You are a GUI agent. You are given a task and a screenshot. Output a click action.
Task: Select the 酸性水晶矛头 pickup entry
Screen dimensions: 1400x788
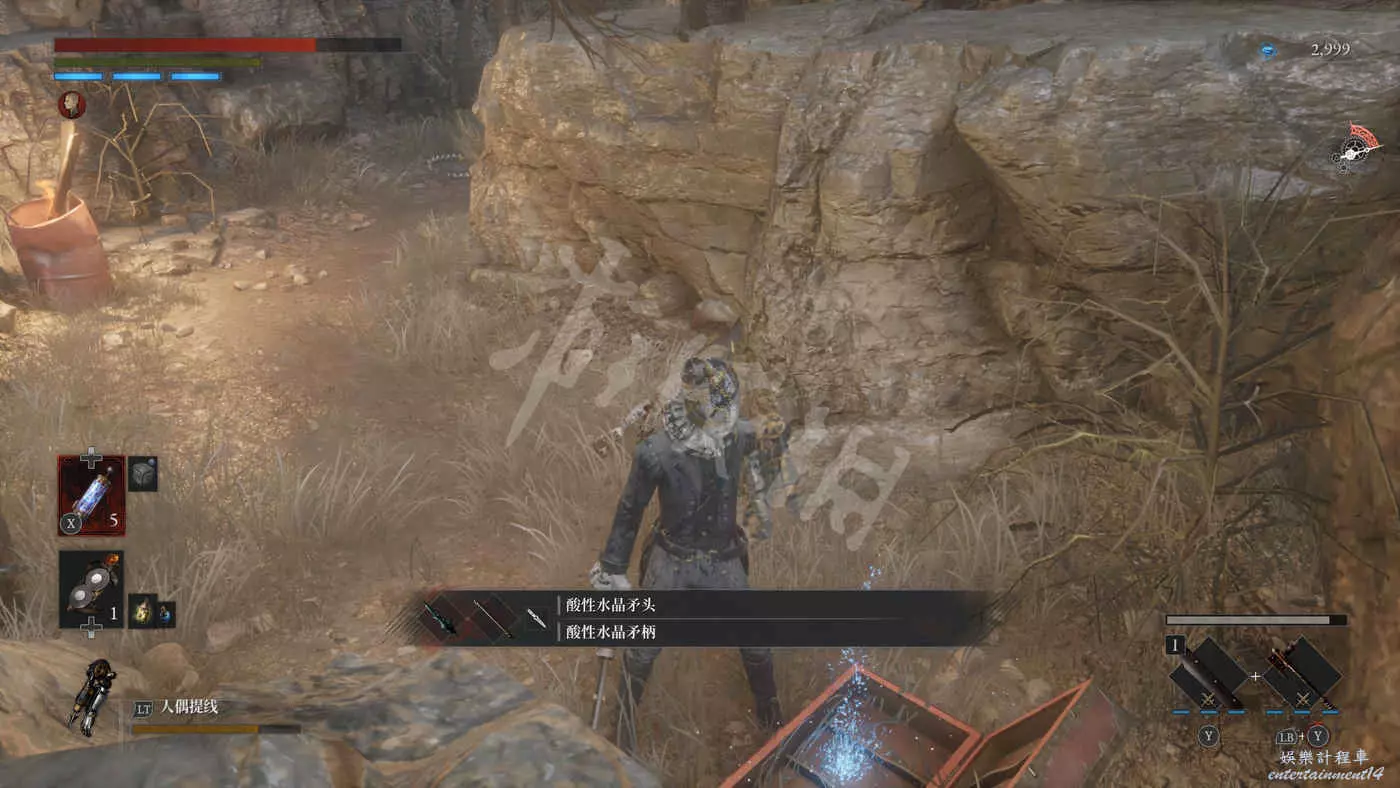610,605
